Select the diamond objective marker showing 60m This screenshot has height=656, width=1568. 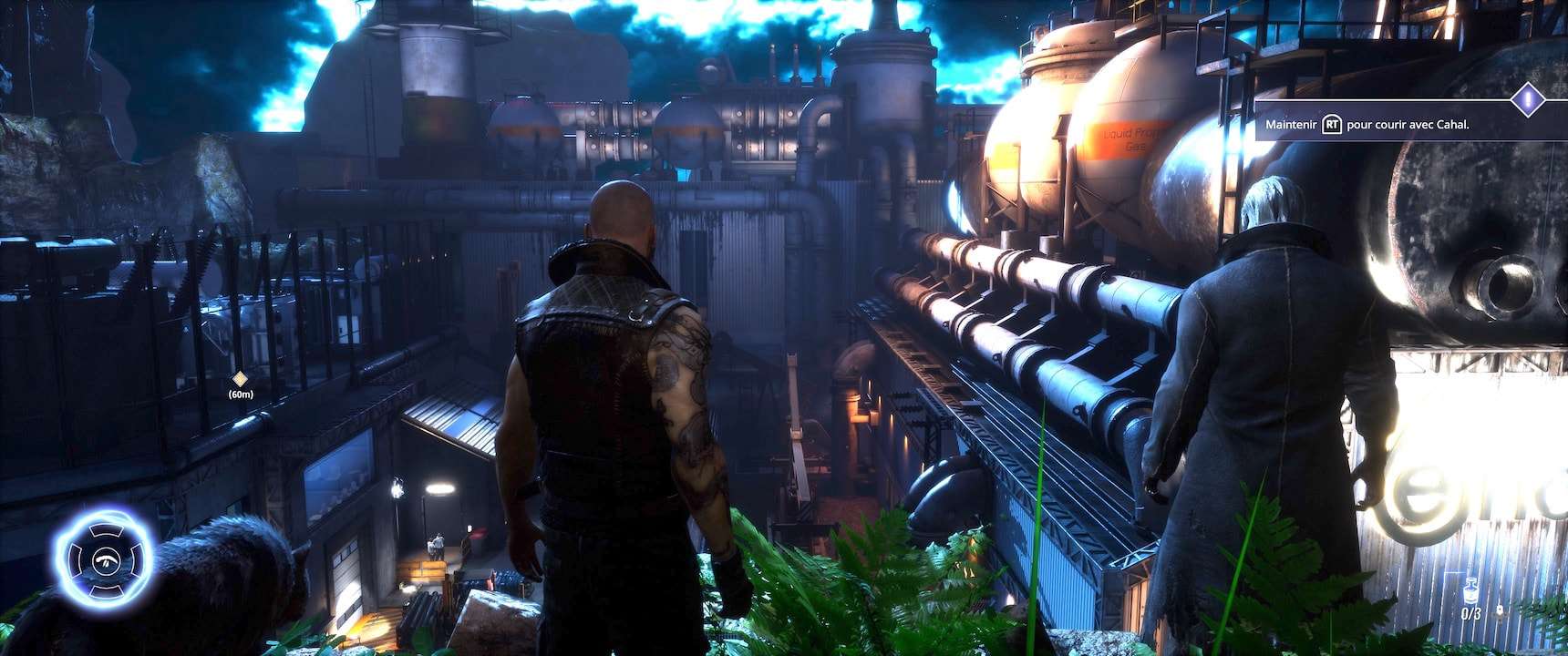[240, 379]
